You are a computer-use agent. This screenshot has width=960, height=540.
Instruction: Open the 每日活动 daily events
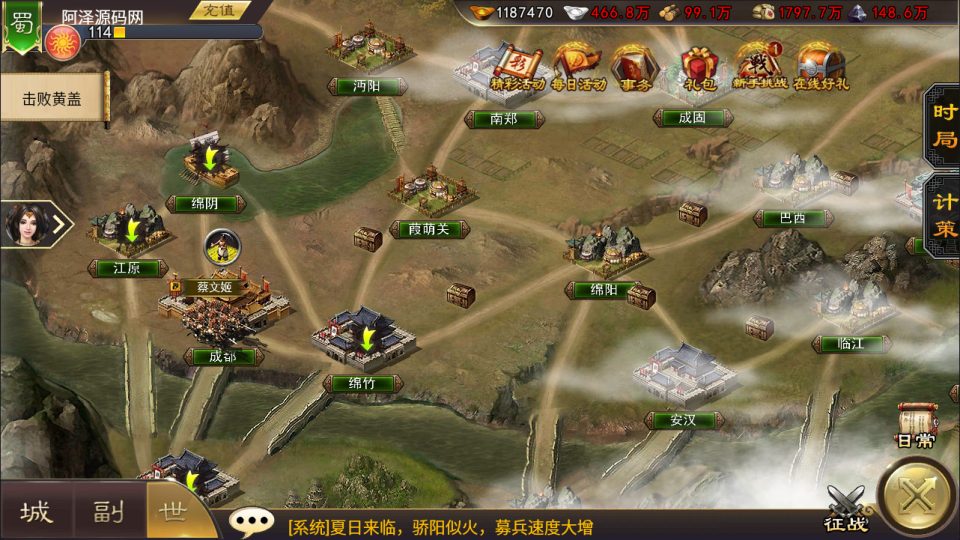point(579,68)
